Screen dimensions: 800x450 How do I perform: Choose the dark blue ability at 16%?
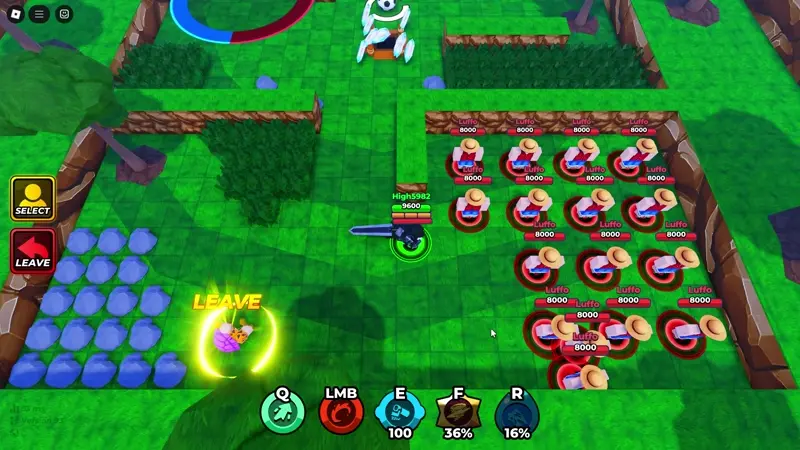(516, 412)
